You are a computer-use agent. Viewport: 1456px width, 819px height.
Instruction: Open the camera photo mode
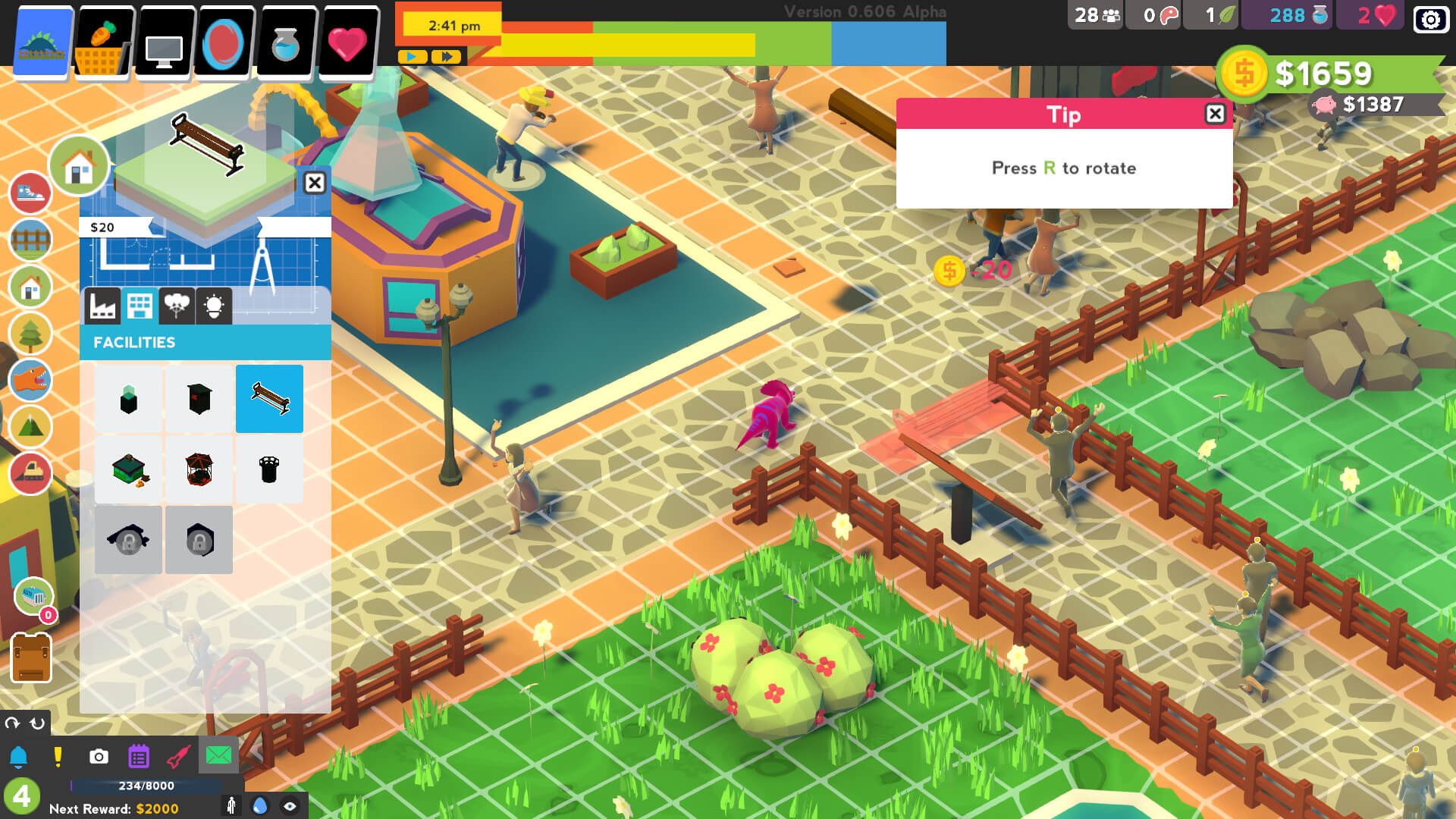99,757
